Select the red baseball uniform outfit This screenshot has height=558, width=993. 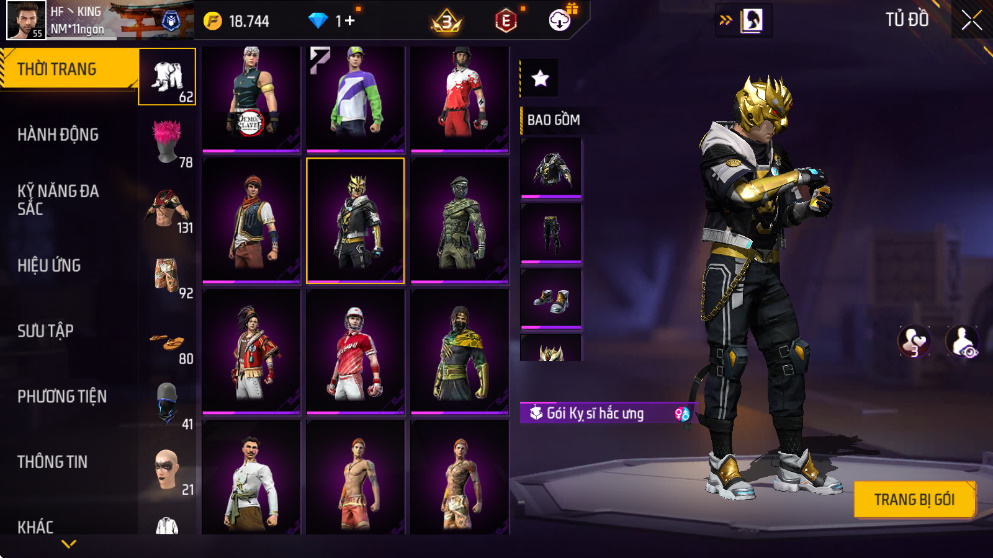pyautogui.click(x=355, y=351)
